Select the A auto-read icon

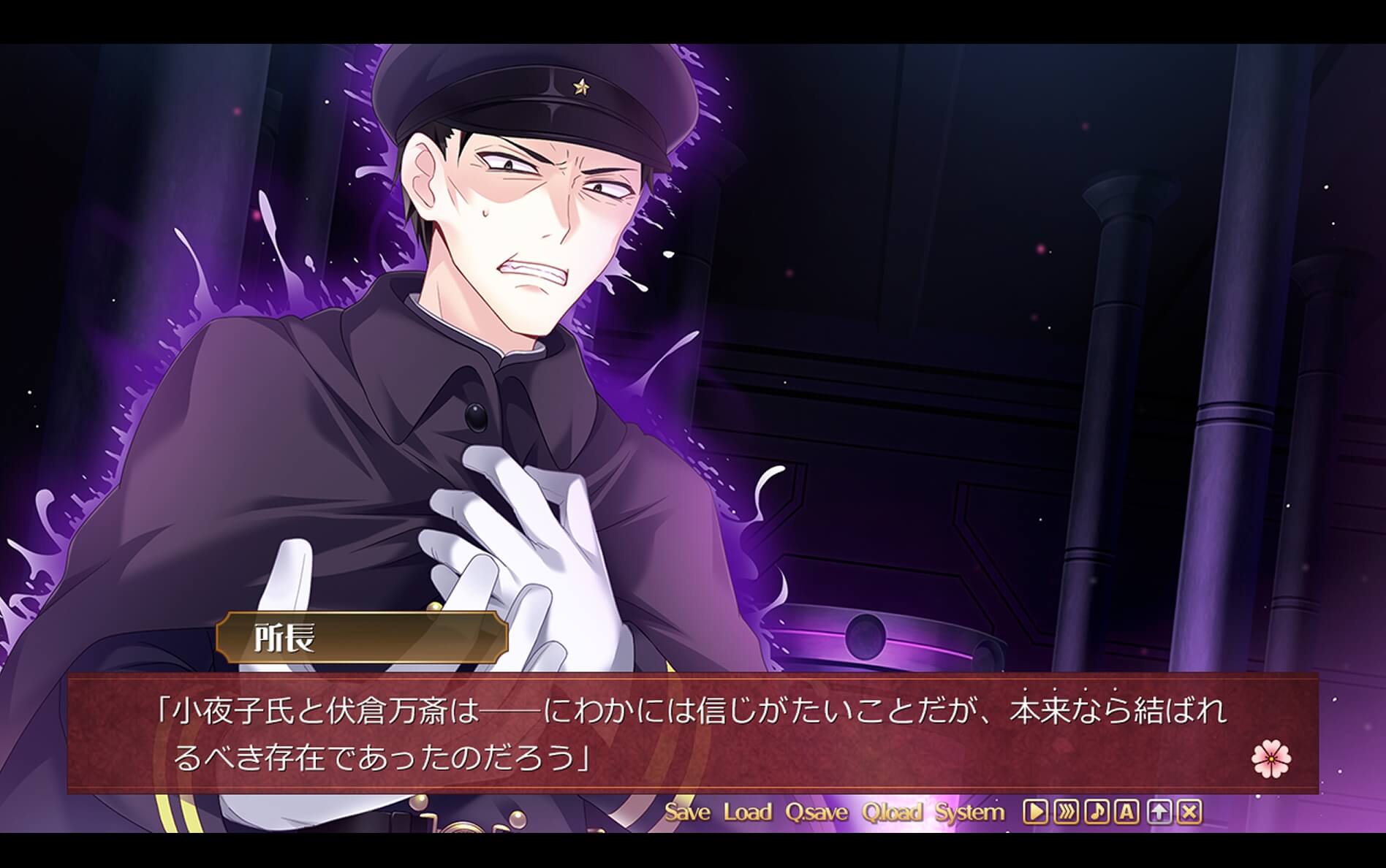[1126, 811]
